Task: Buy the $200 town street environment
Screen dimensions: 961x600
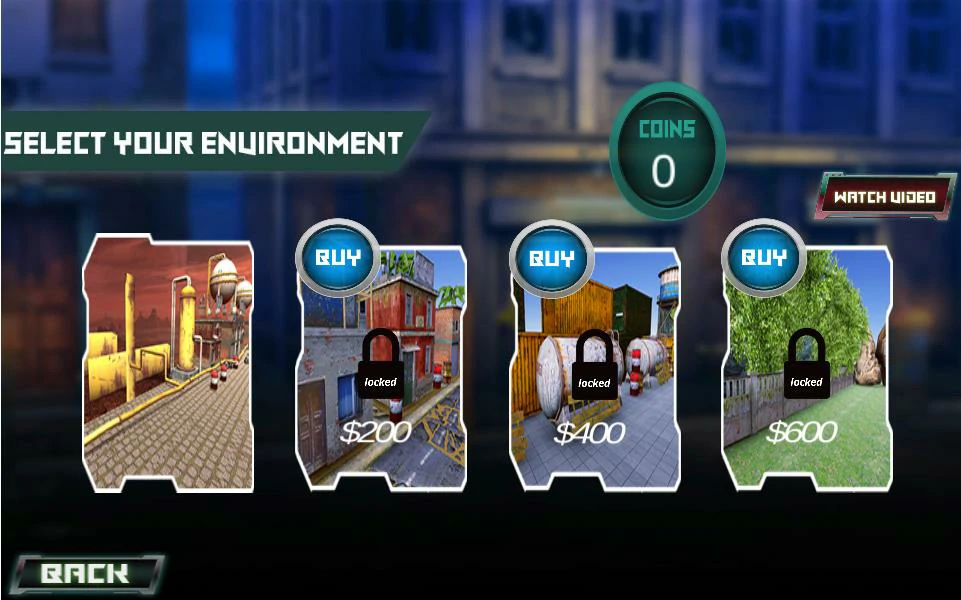Action: (337, 257)
